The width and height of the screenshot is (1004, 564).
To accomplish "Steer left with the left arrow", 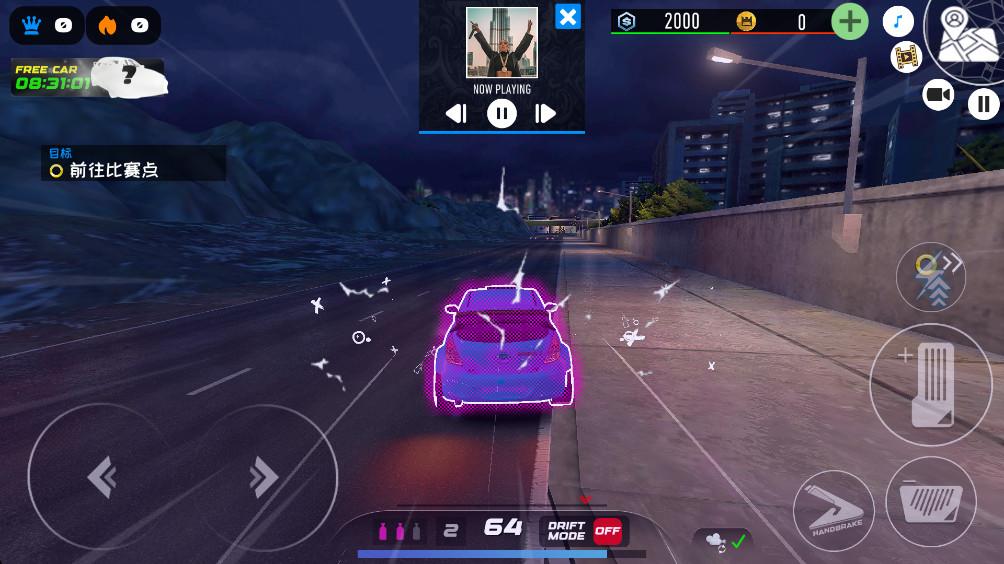I will (100, 477).
